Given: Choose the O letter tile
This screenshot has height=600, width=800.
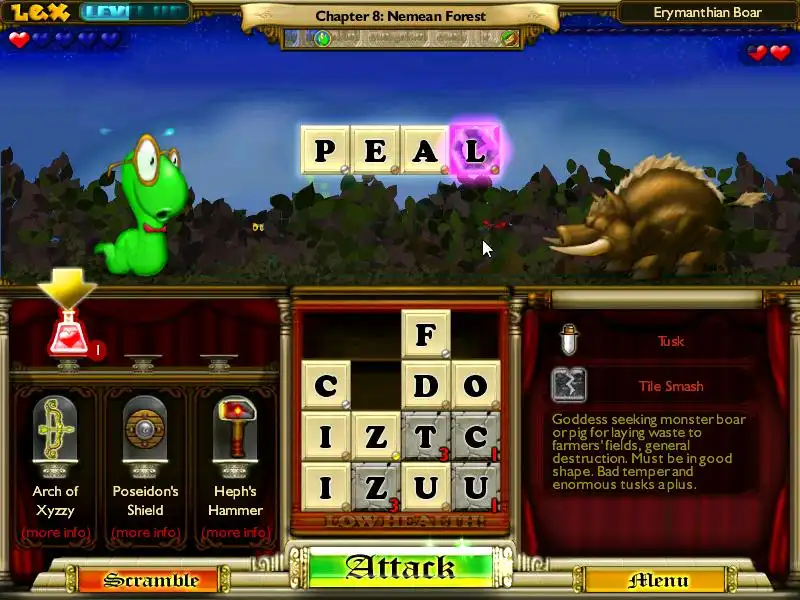Looking at the screenshot, I should coord(476,385).
